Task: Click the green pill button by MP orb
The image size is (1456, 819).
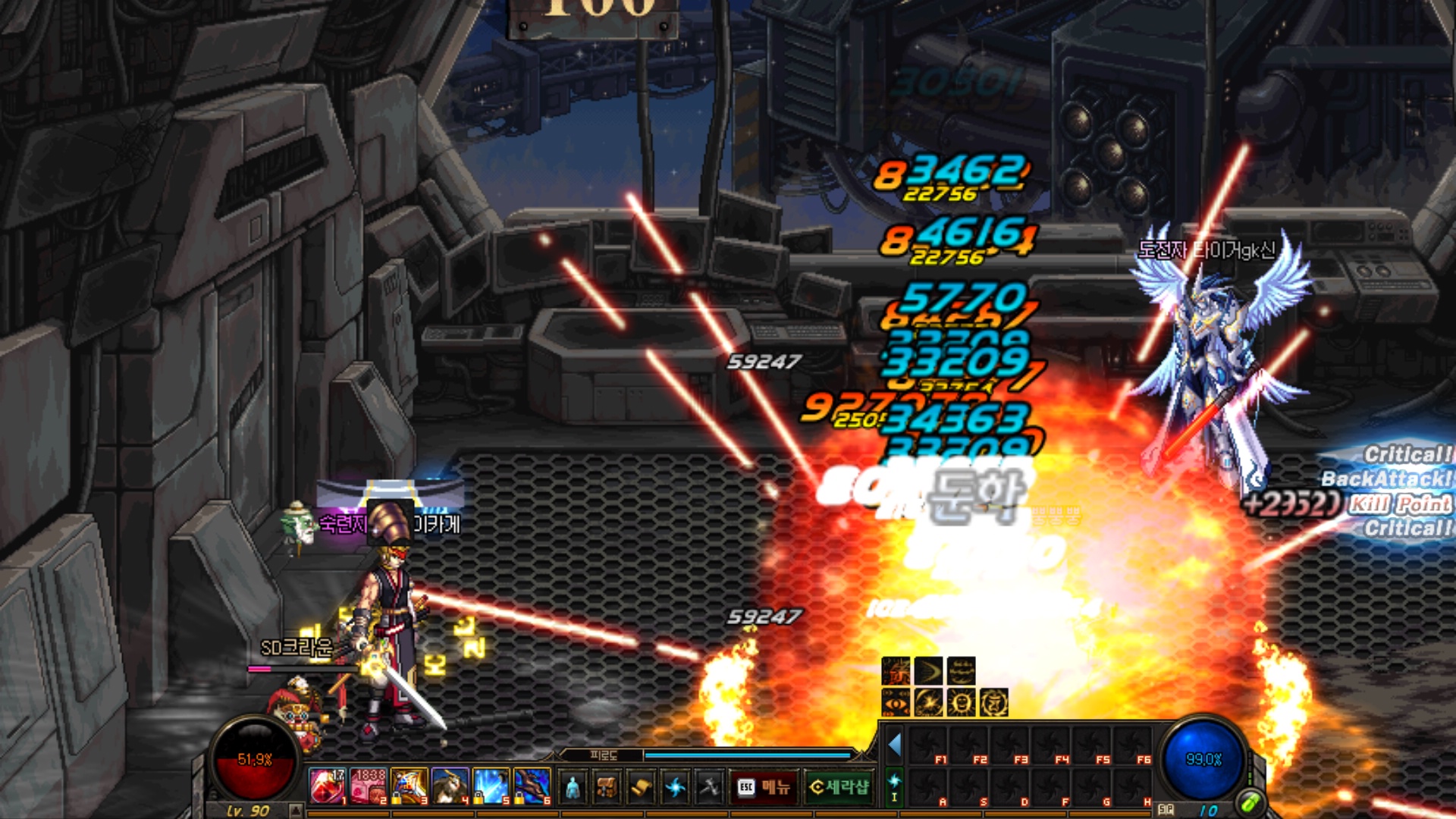Action: 1250,802
